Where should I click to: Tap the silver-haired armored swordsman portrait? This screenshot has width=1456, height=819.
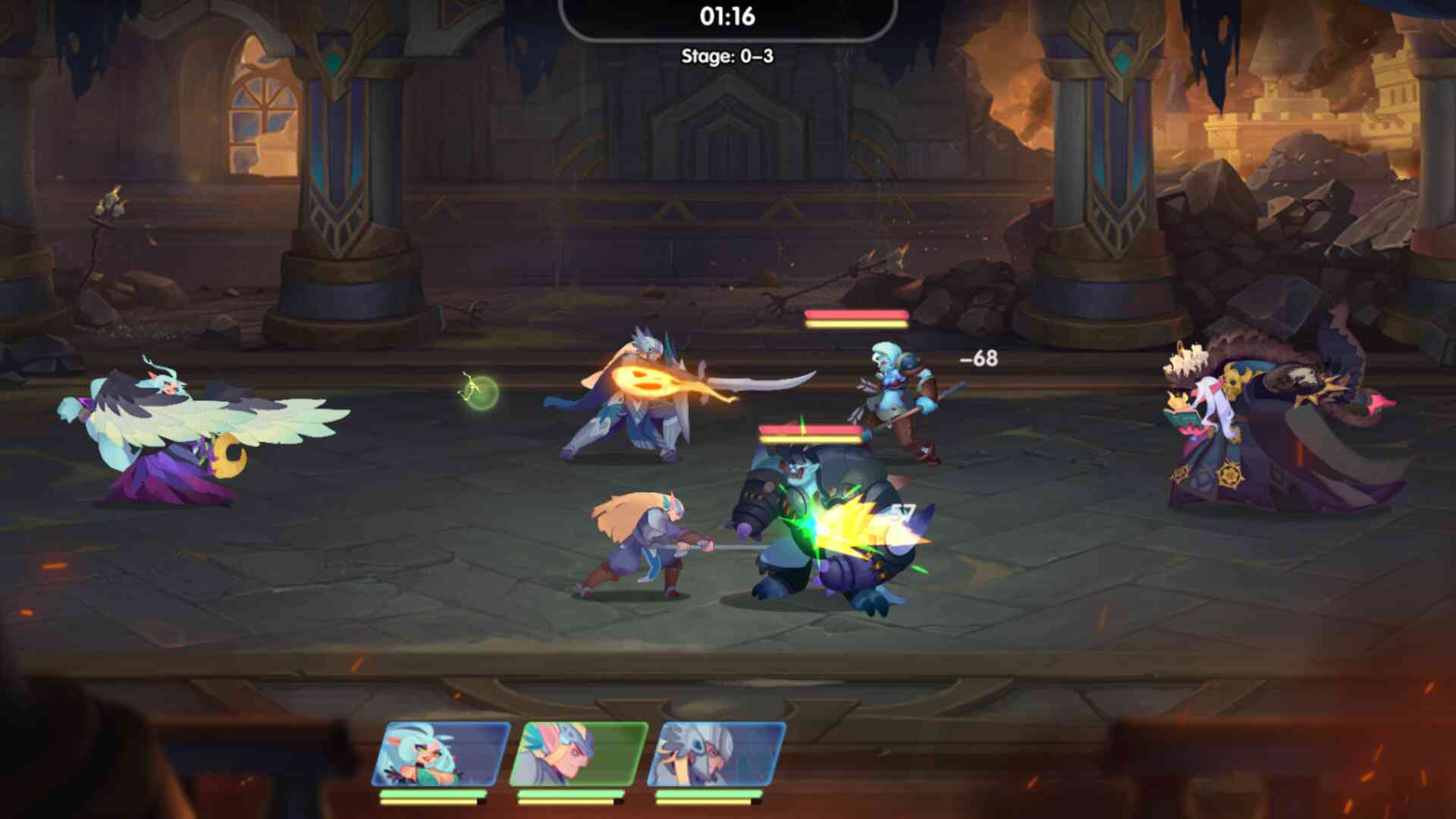tap(717, 754)
